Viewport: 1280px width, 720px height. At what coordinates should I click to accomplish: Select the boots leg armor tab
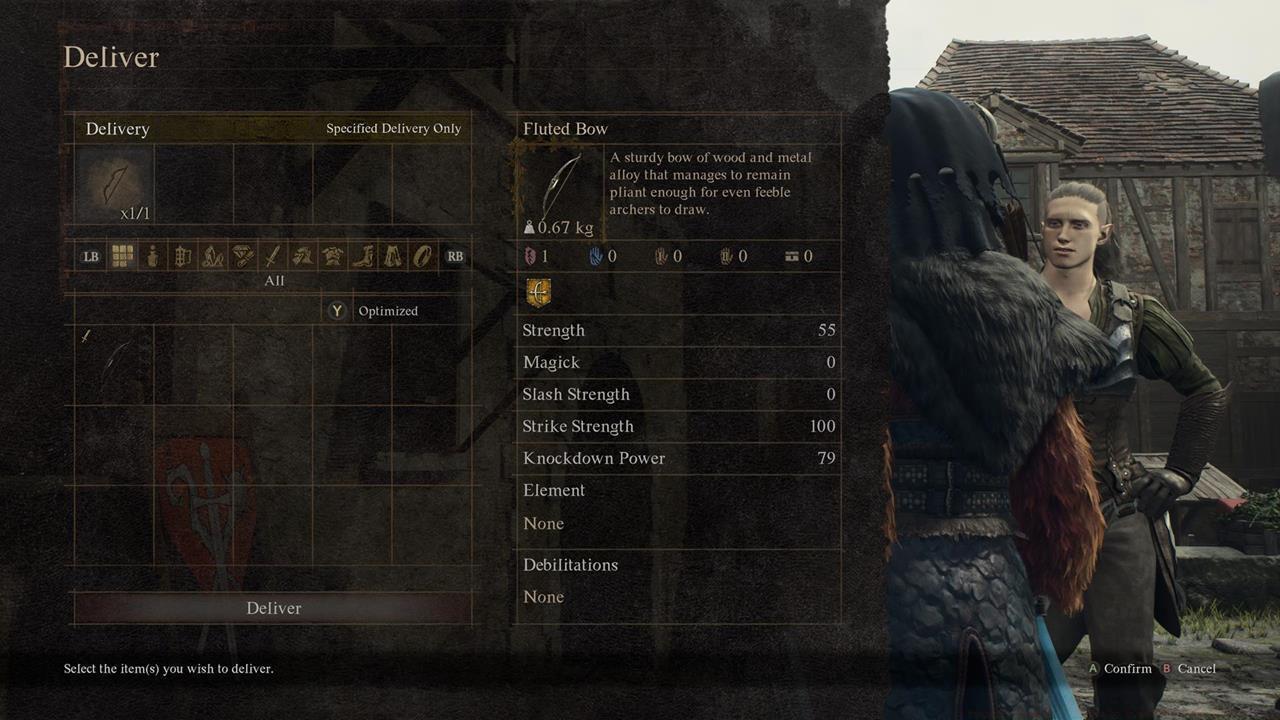362,256
